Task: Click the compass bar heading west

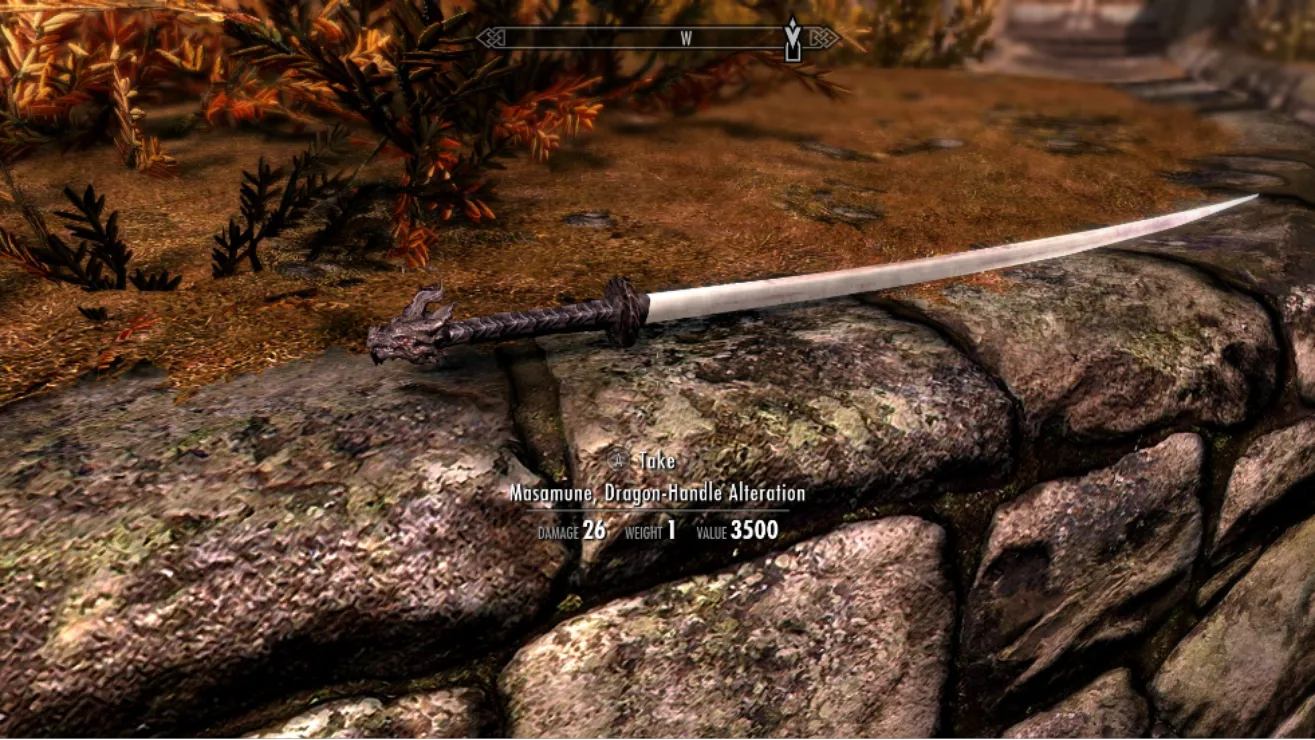Action: 686,39
